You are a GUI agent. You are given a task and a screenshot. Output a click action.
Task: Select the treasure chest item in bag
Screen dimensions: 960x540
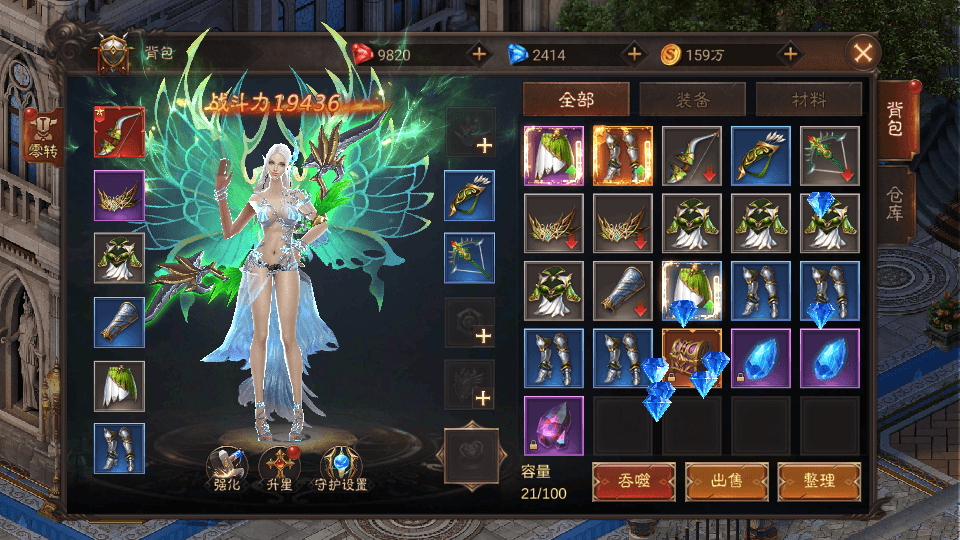pos(692,358)
